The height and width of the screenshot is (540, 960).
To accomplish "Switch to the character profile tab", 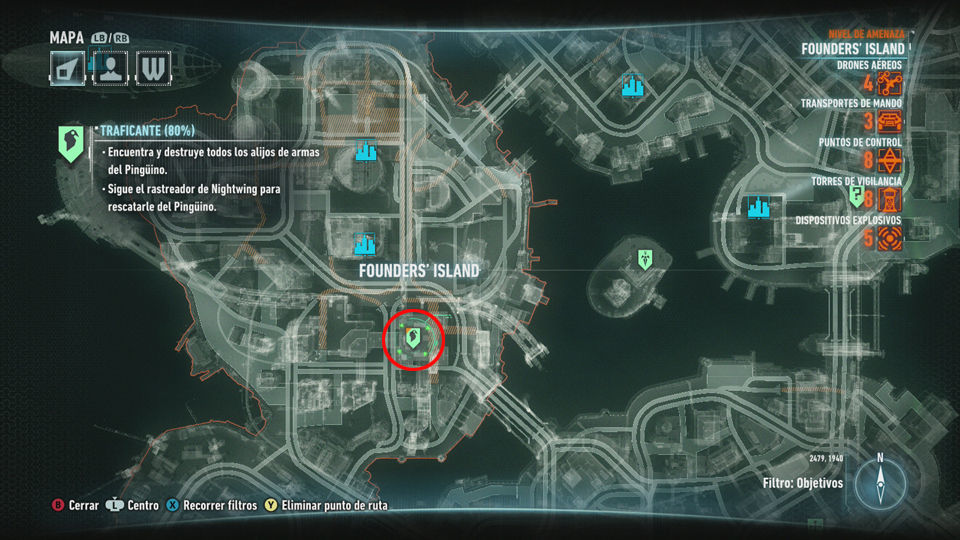I will pos(111,68).
